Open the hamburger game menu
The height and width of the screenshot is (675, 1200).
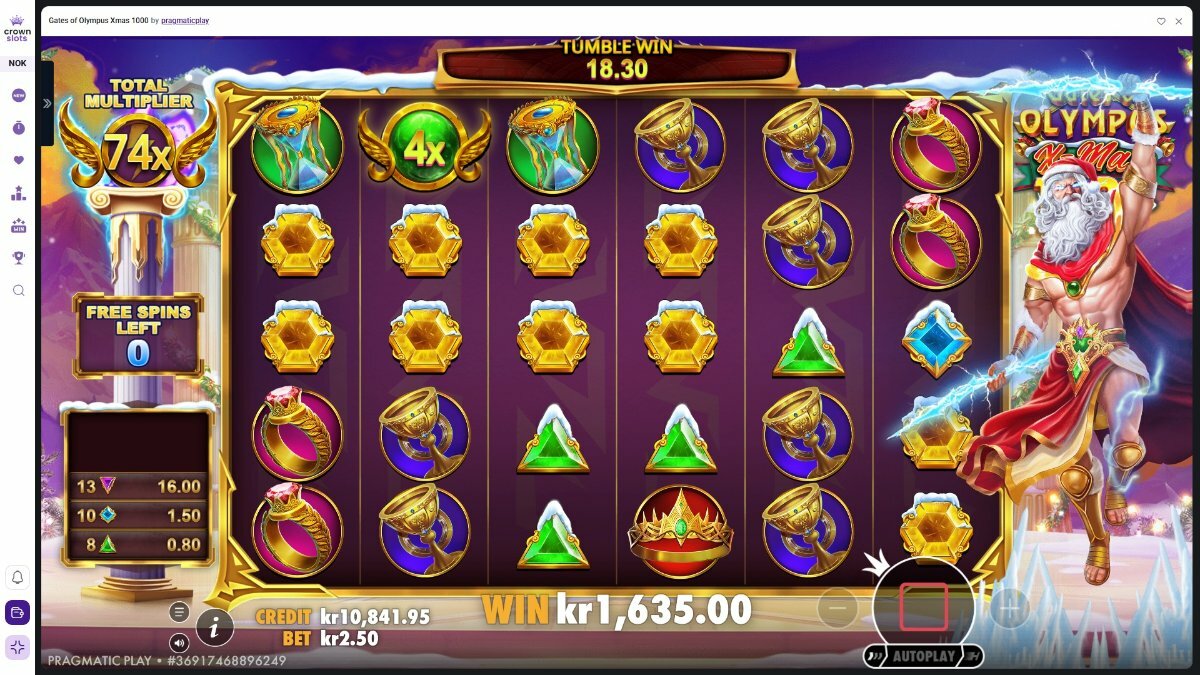[179, 612]
